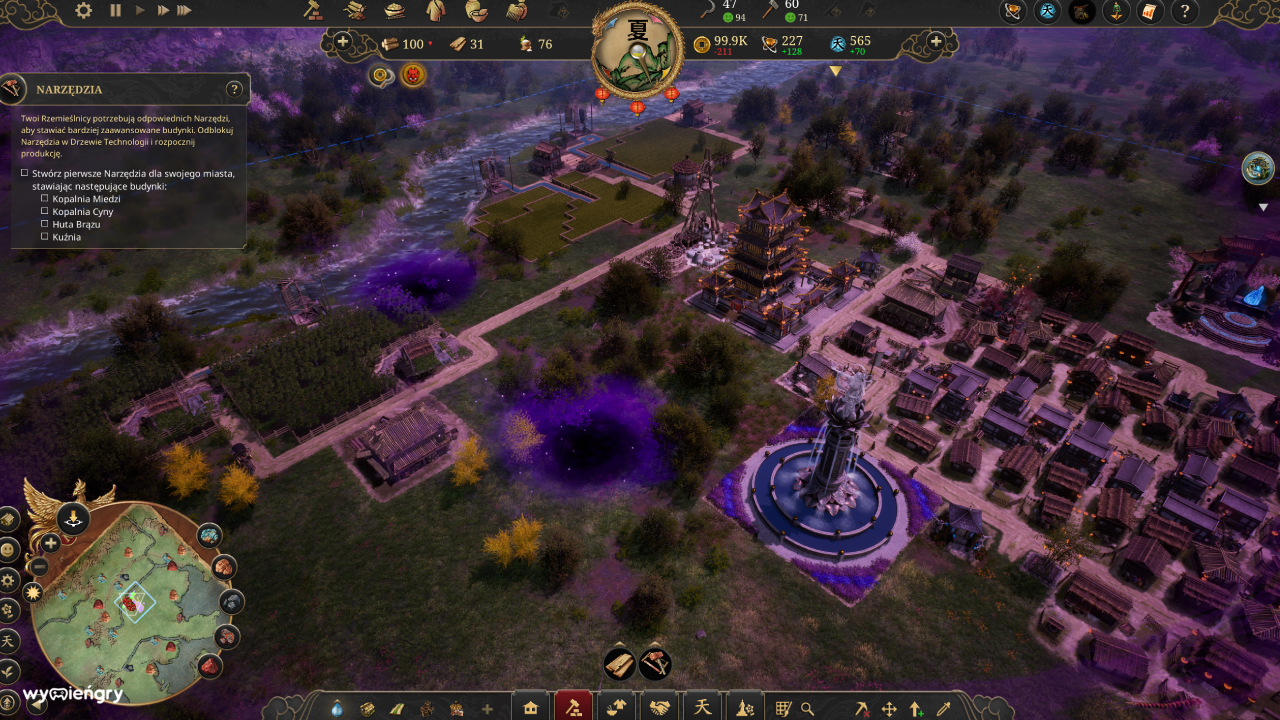Check the Huta Brązu checkbox
This screenshot has width=1280, height=720.
44,224
